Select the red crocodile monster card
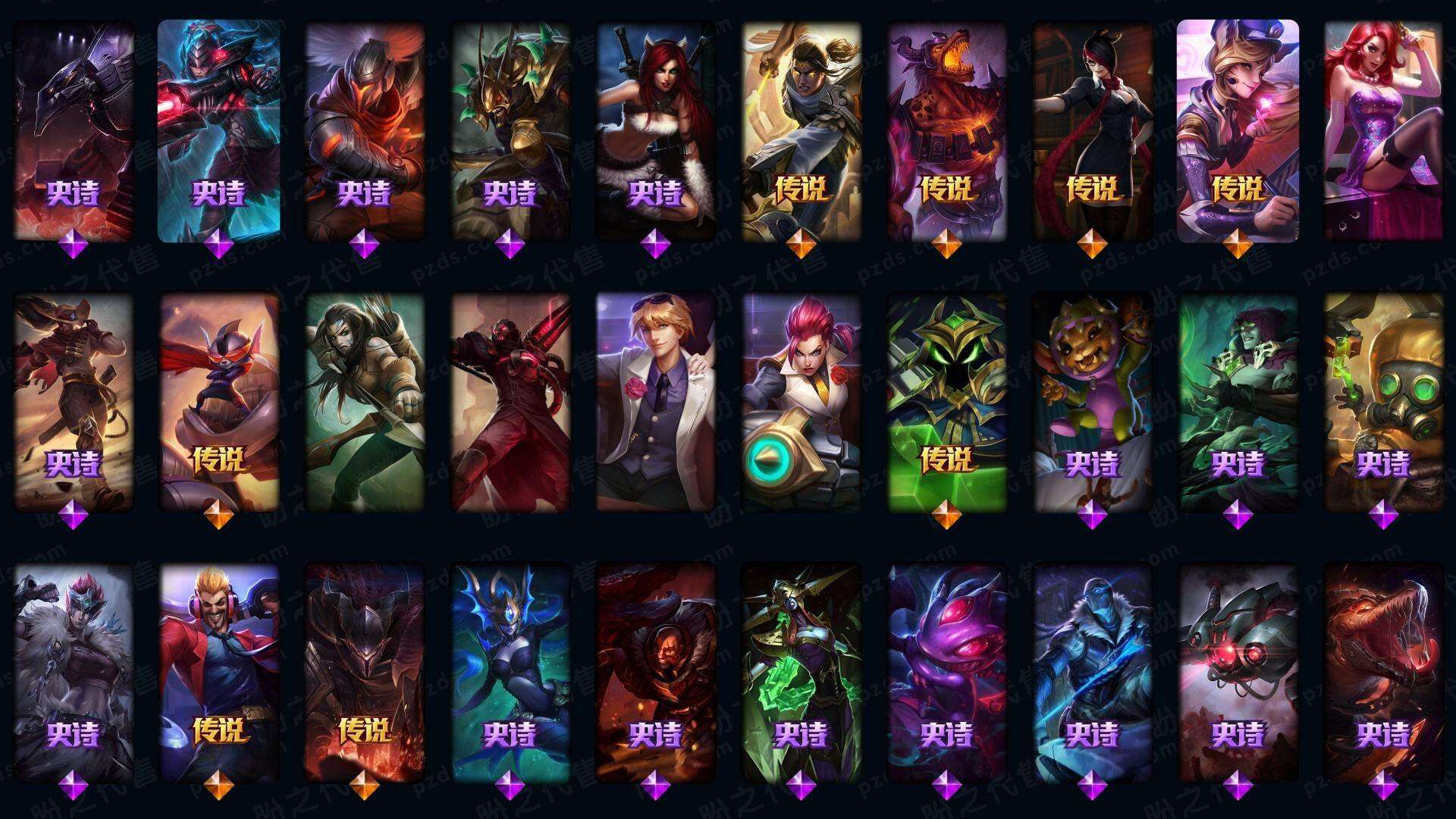 [1383, 671]
